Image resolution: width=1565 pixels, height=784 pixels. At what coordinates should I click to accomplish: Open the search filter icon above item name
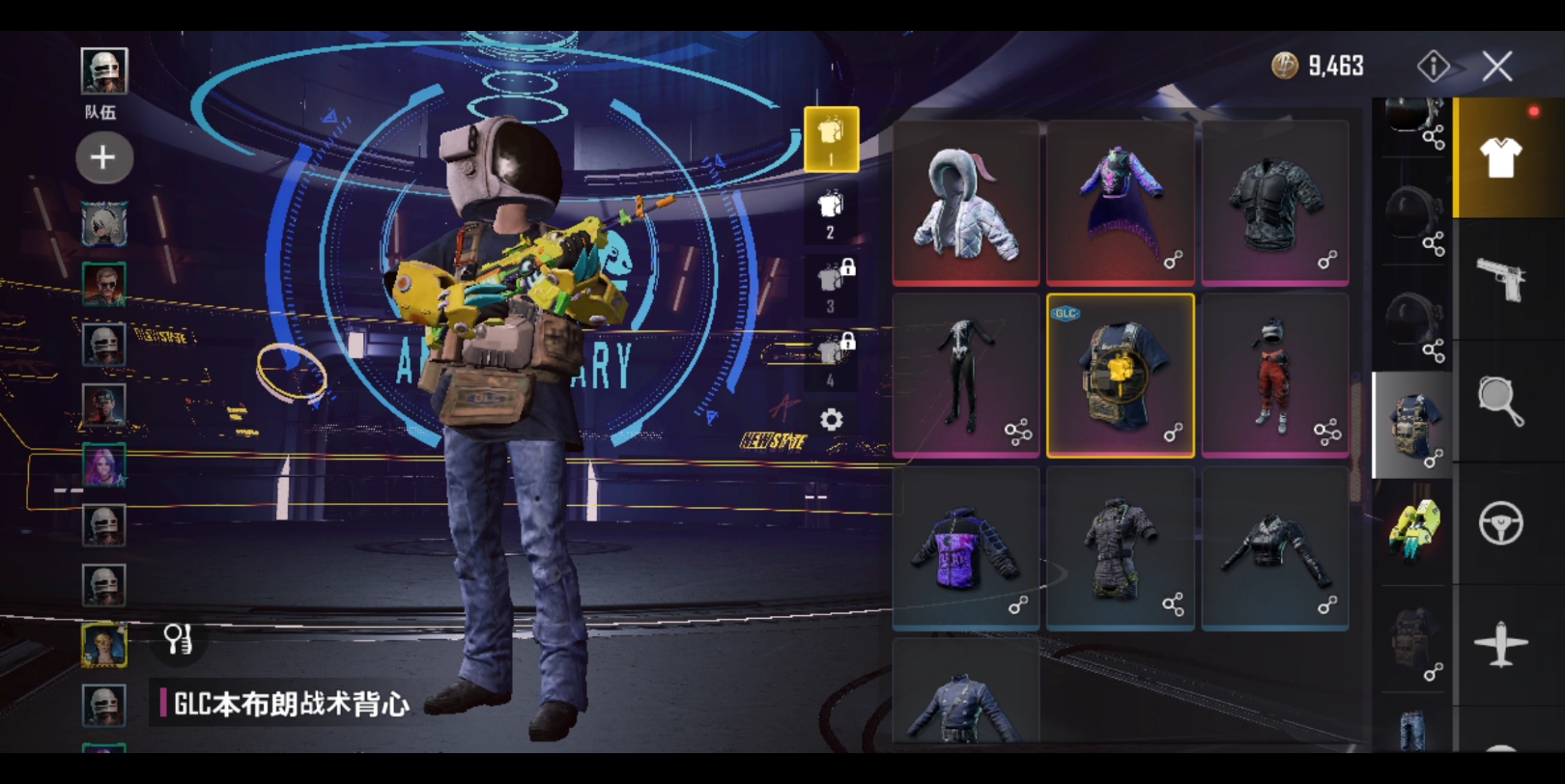coord(179,638)
